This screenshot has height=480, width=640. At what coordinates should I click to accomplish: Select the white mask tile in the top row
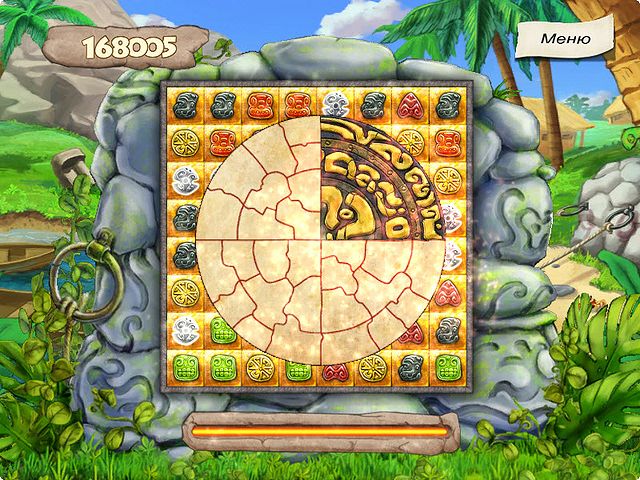coord(334,105)
